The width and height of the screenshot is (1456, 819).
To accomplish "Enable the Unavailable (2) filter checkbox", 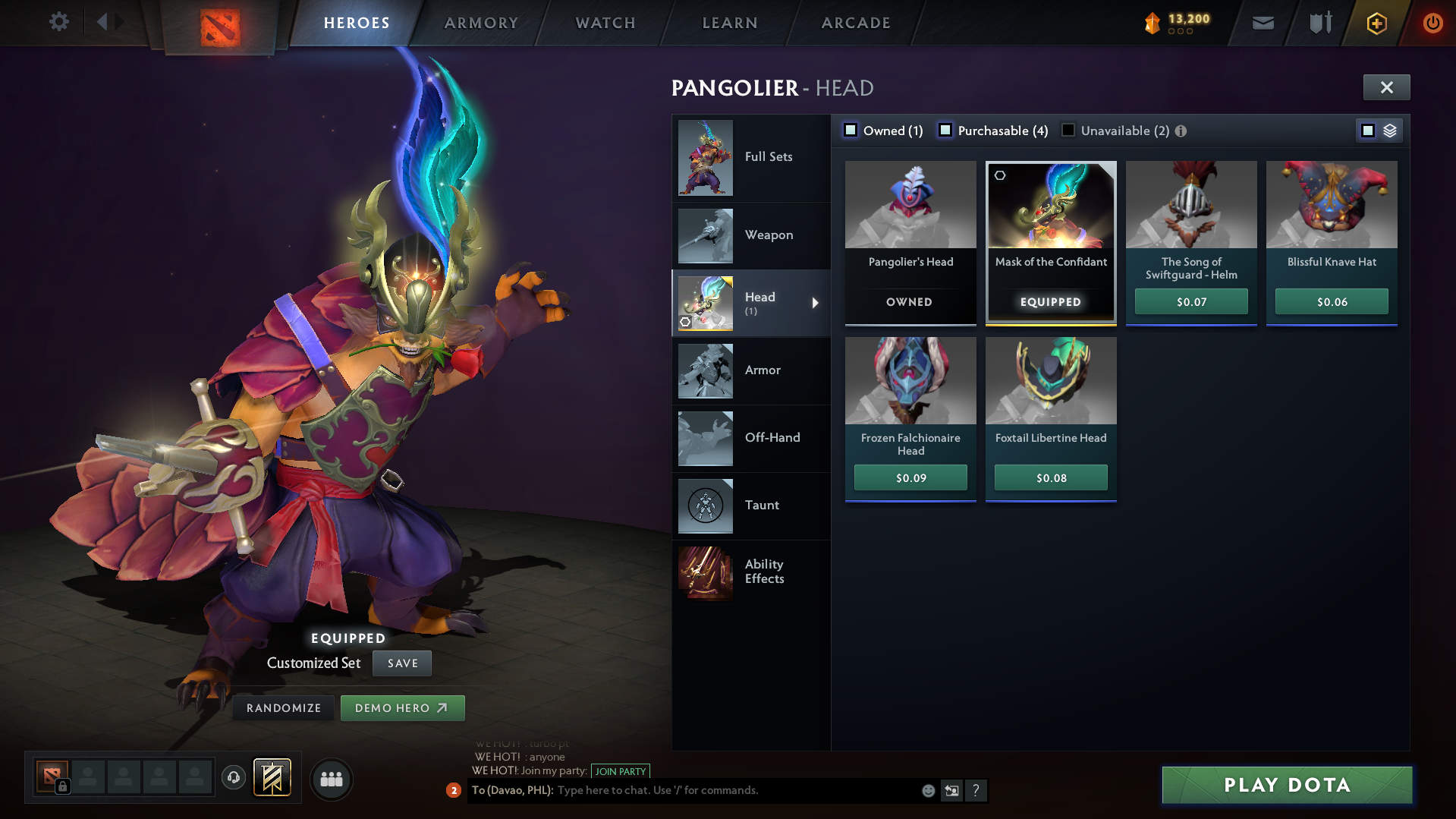I will [1068, 131].
